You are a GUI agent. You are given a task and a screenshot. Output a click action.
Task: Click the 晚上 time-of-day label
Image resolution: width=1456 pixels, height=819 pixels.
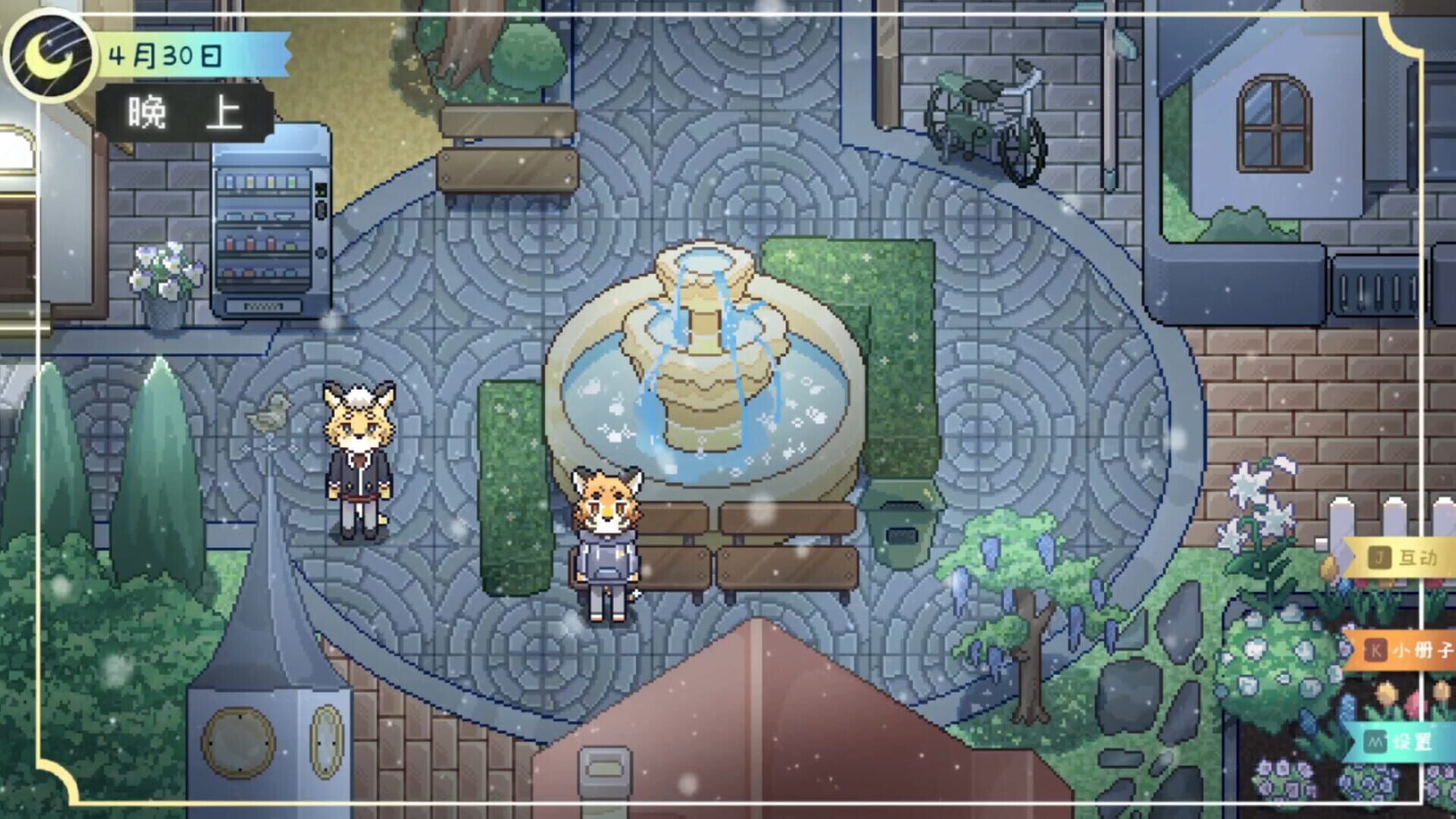pos(180,108)
